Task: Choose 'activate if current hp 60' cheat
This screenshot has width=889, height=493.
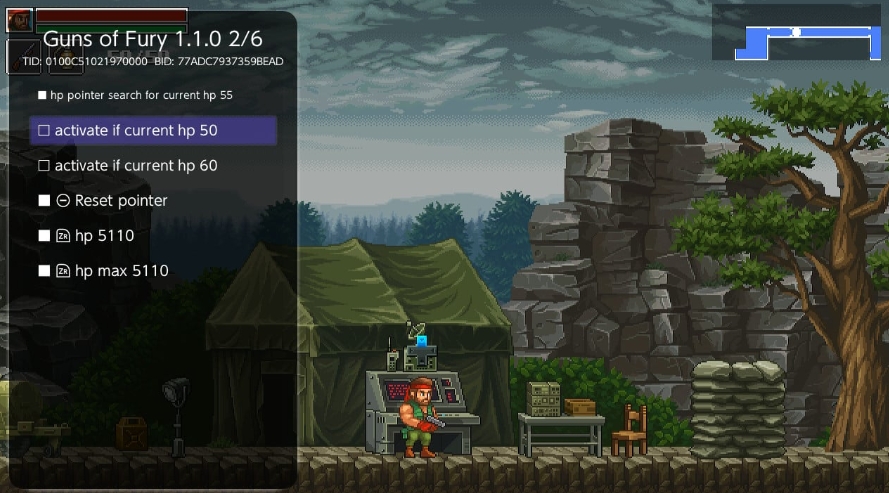Action: pos(135,166)
